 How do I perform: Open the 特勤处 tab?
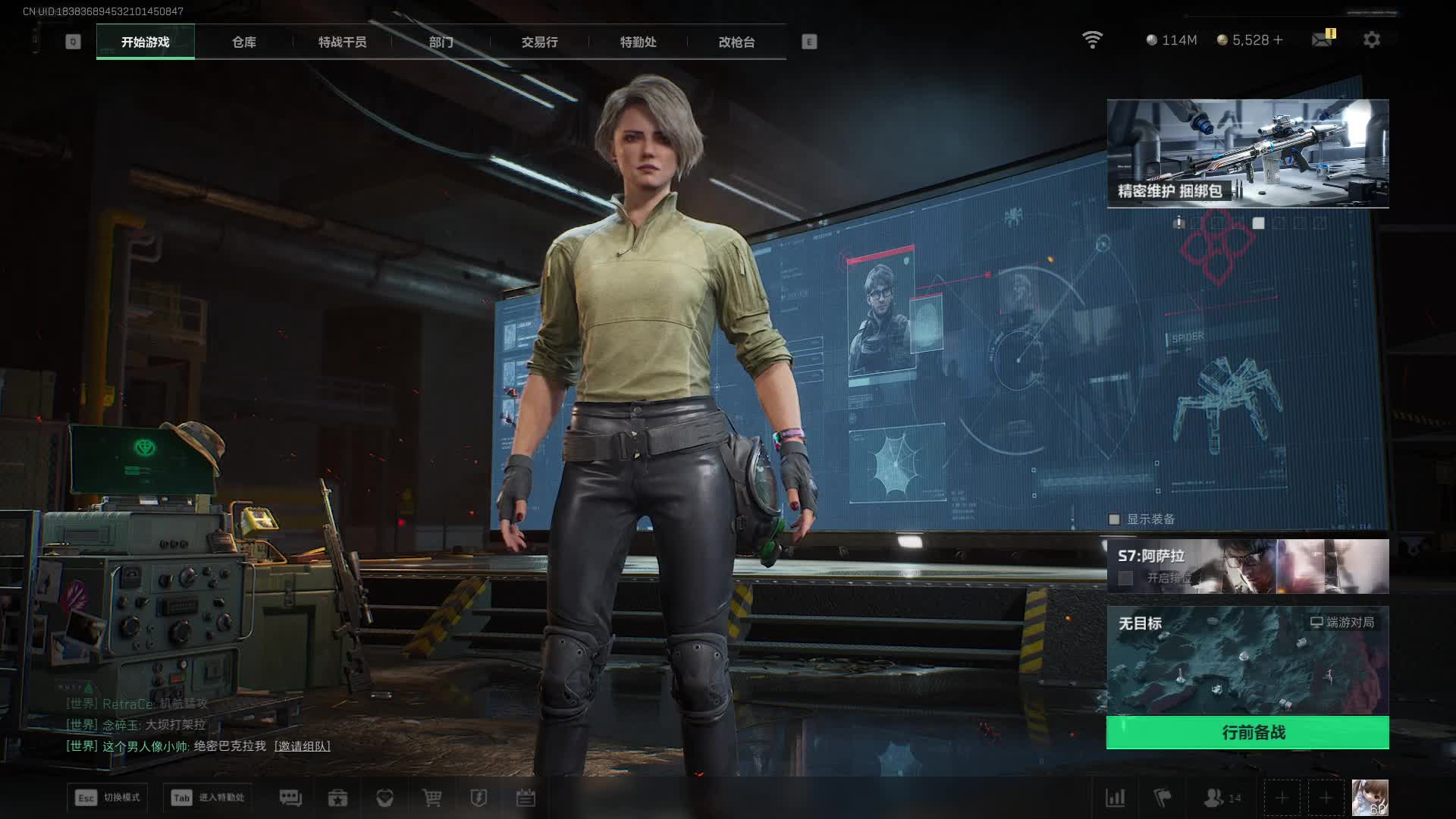pyautogui.click(x=638, y=42)
